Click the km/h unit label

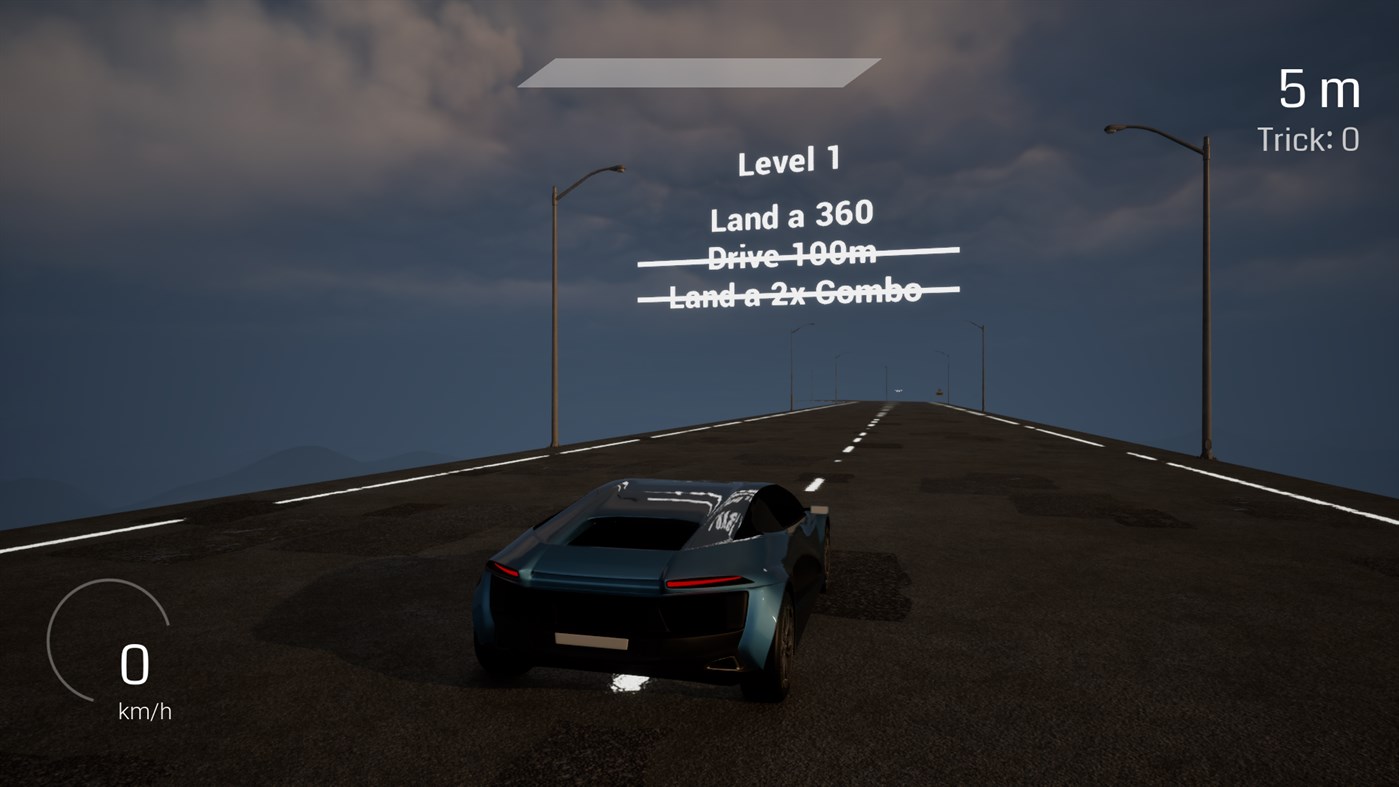point(143,712)
